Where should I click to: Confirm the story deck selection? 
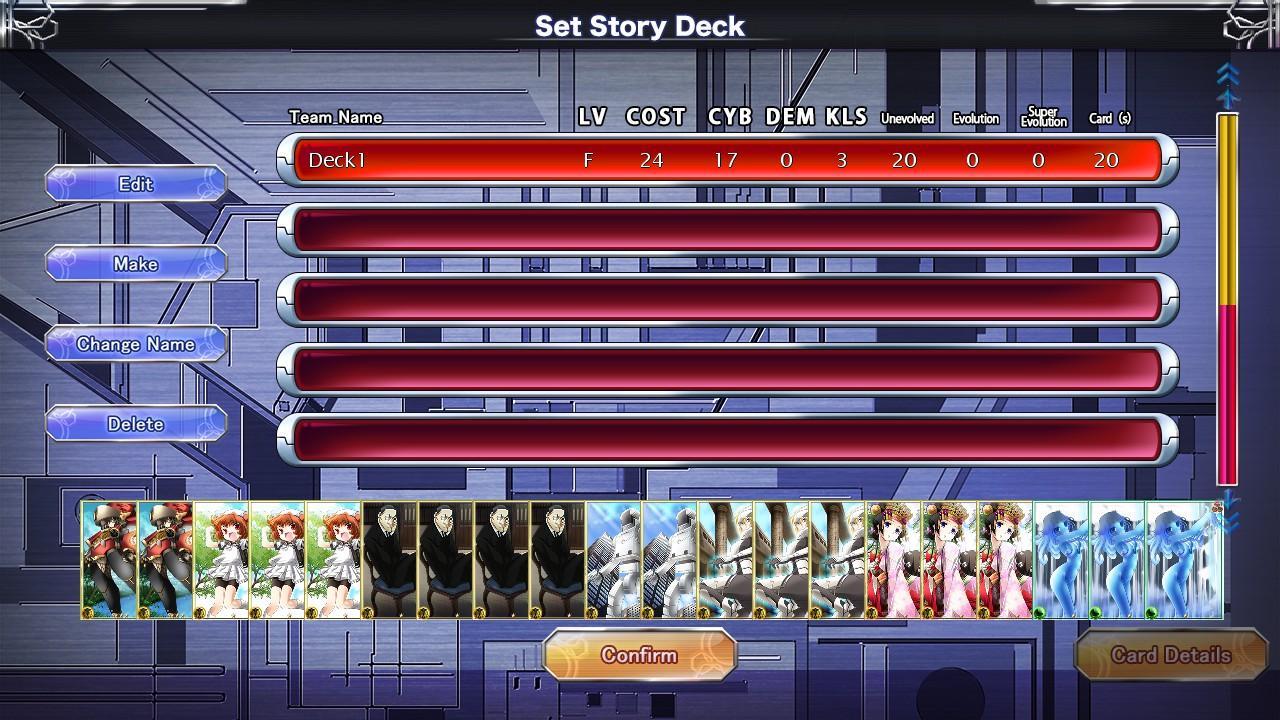click(639, 656)
